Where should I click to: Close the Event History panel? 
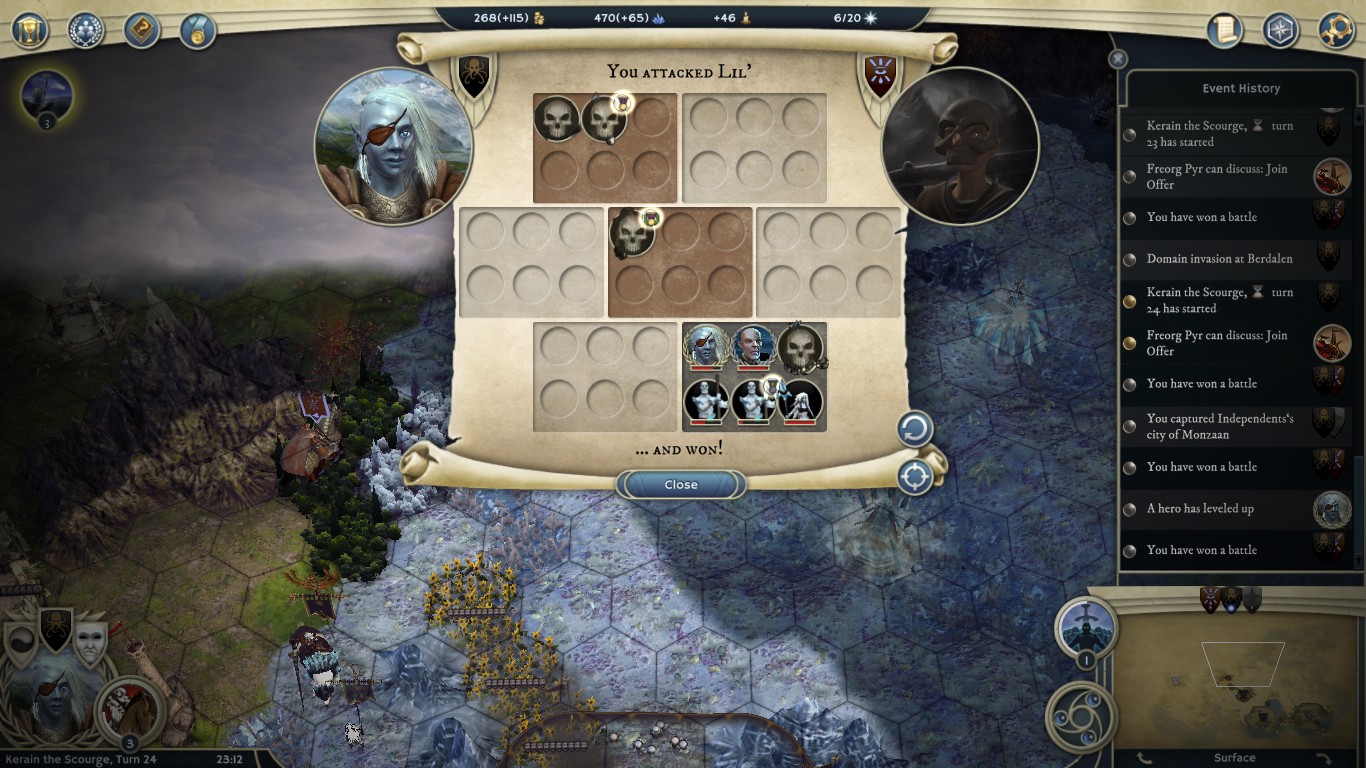[1118, 59]
